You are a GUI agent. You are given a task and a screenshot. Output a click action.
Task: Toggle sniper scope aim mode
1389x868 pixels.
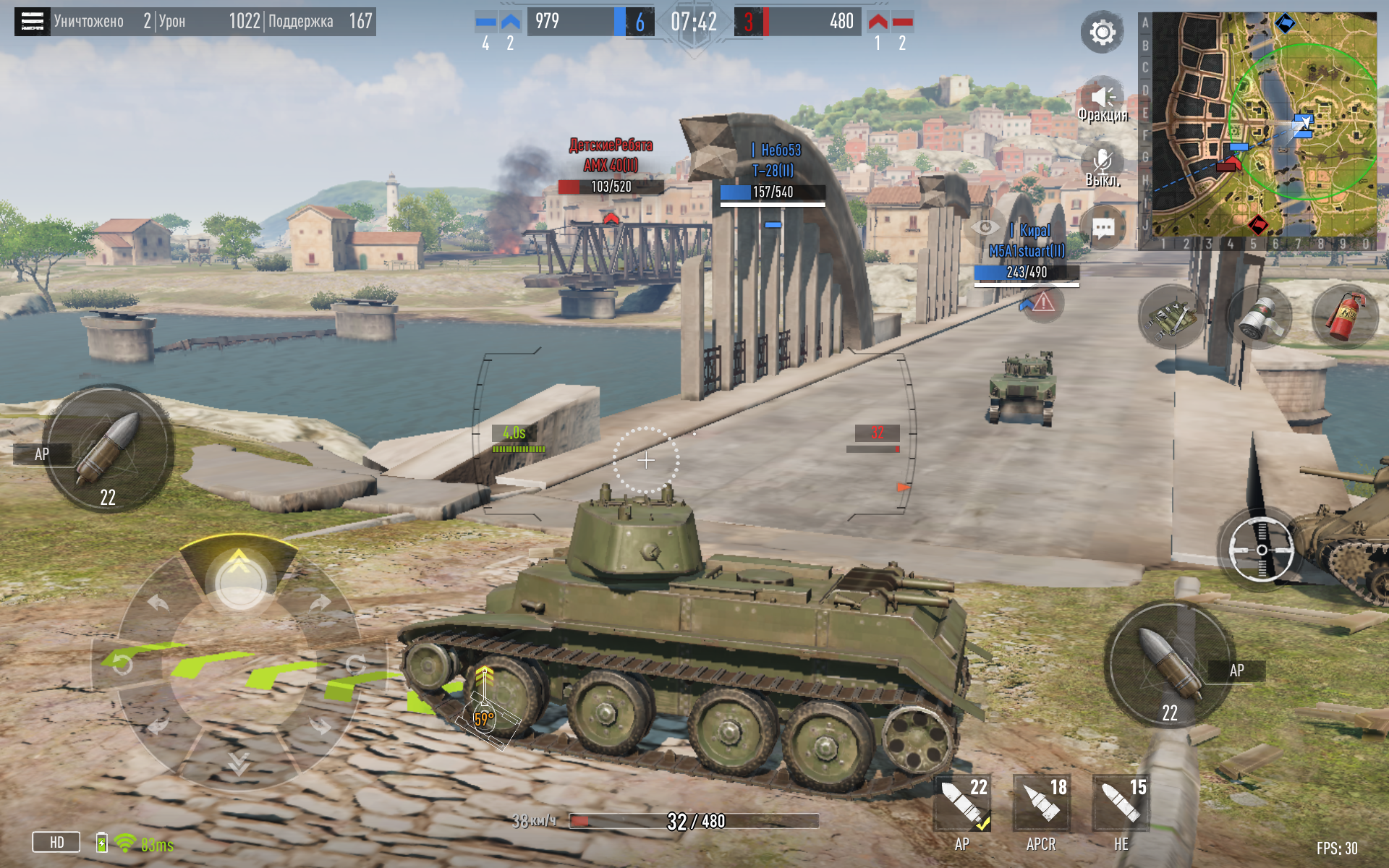[x=1261, y=550]
